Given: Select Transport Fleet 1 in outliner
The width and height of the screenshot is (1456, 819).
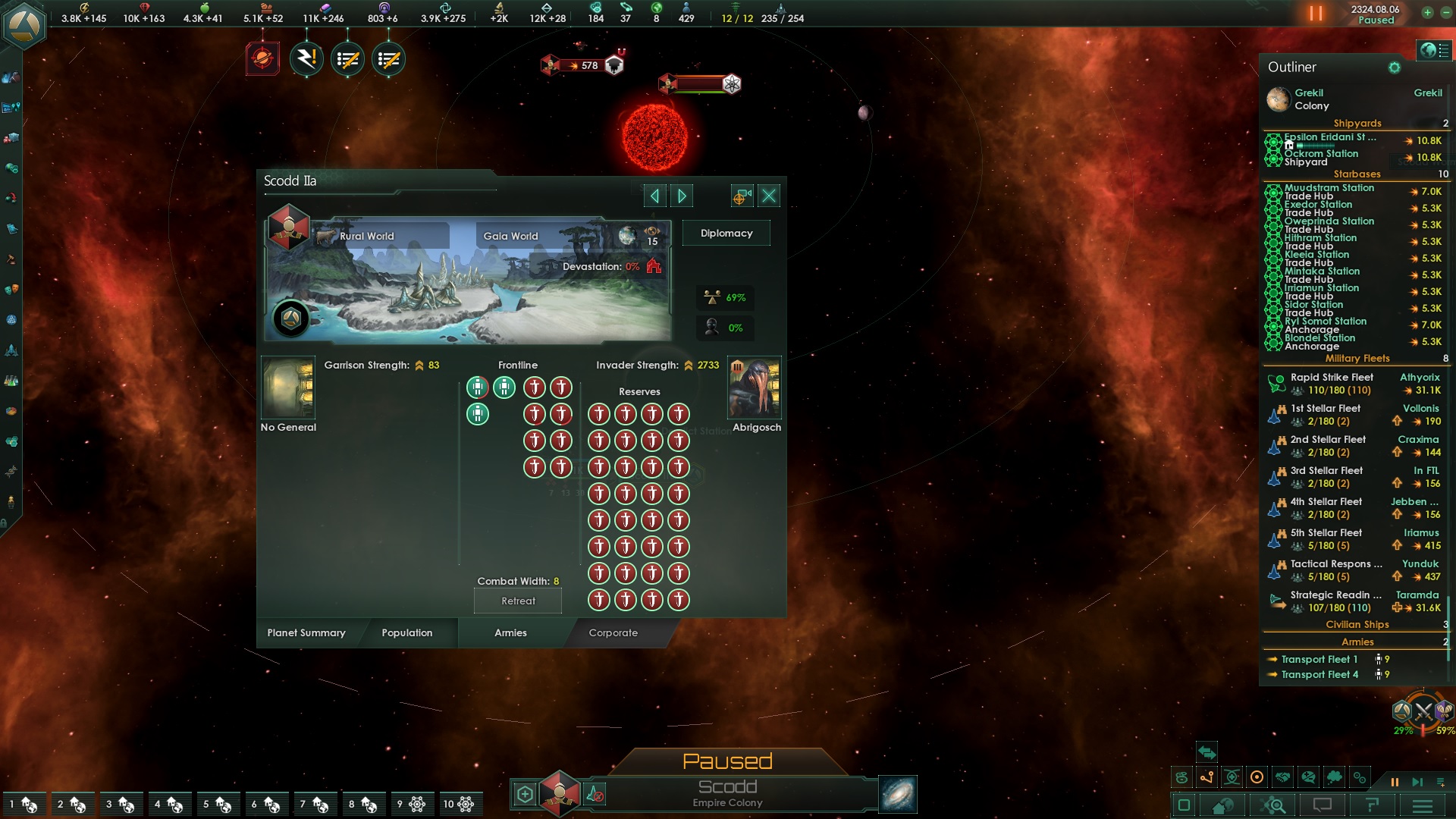Looking at the screenshot, I should [x=1319, y=660].
